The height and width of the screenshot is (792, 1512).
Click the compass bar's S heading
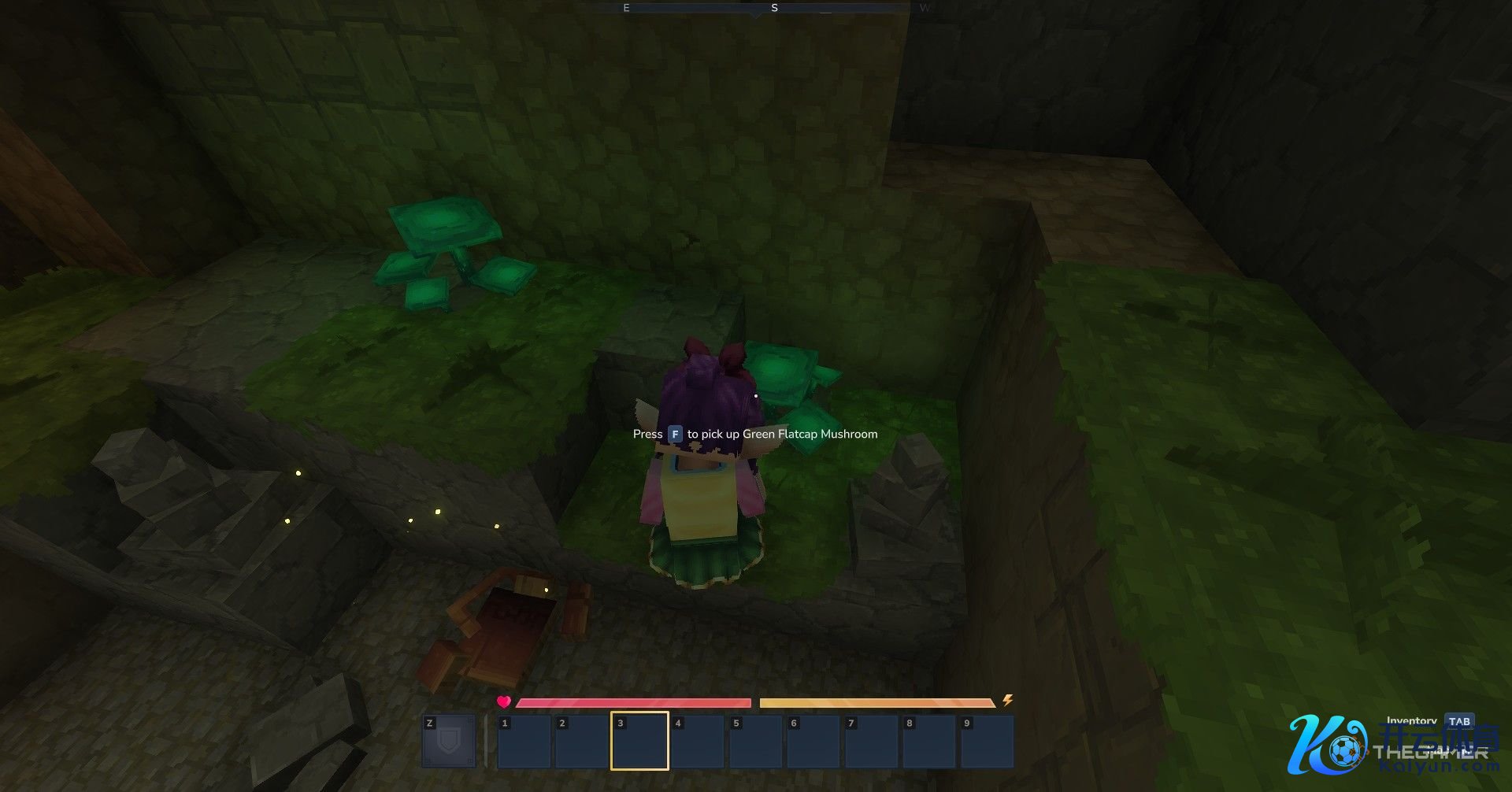(774, 8)
